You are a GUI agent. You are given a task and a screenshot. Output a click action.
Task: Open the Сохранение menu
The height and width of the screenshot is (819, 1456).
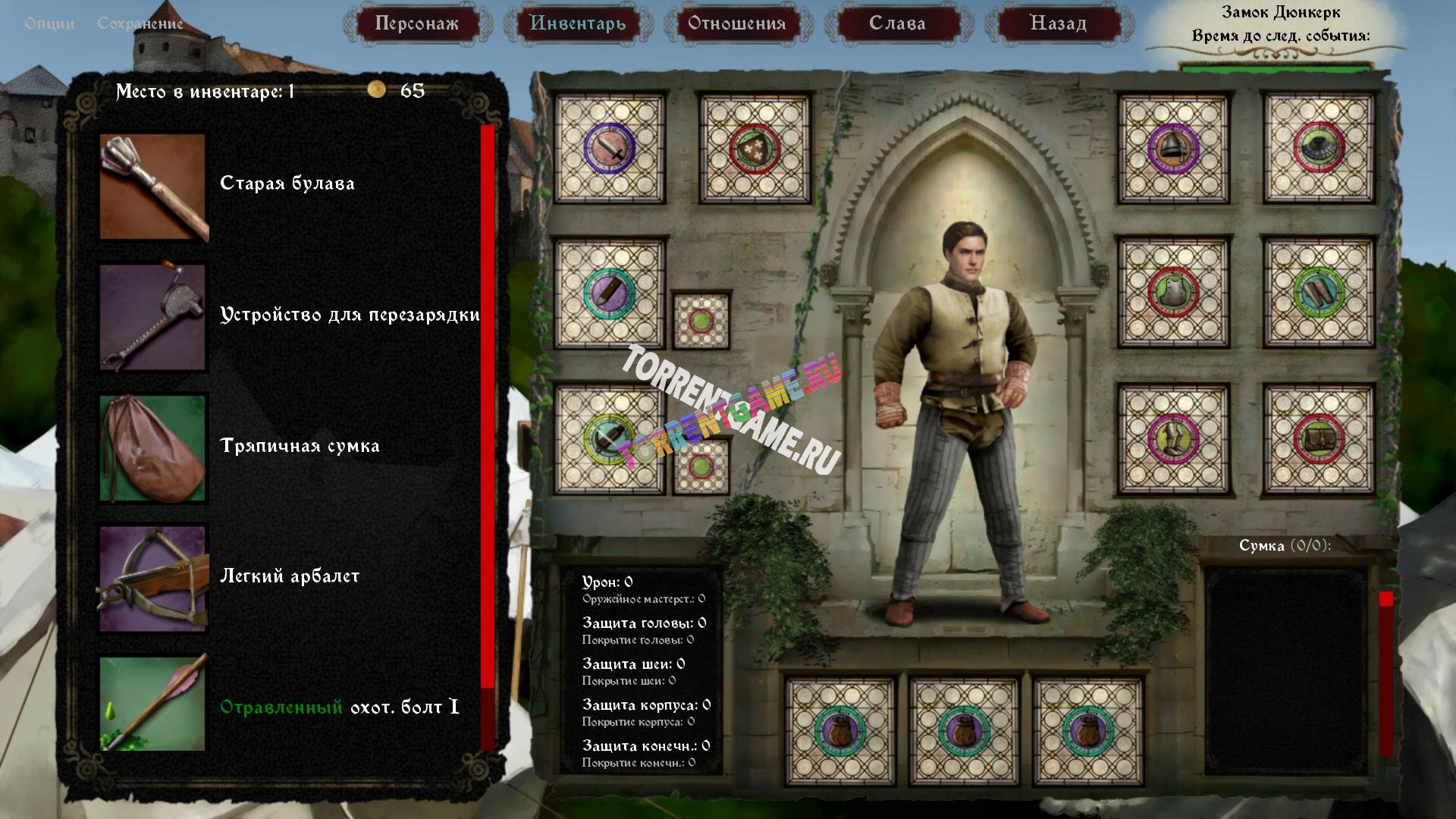tap(140, 24)
